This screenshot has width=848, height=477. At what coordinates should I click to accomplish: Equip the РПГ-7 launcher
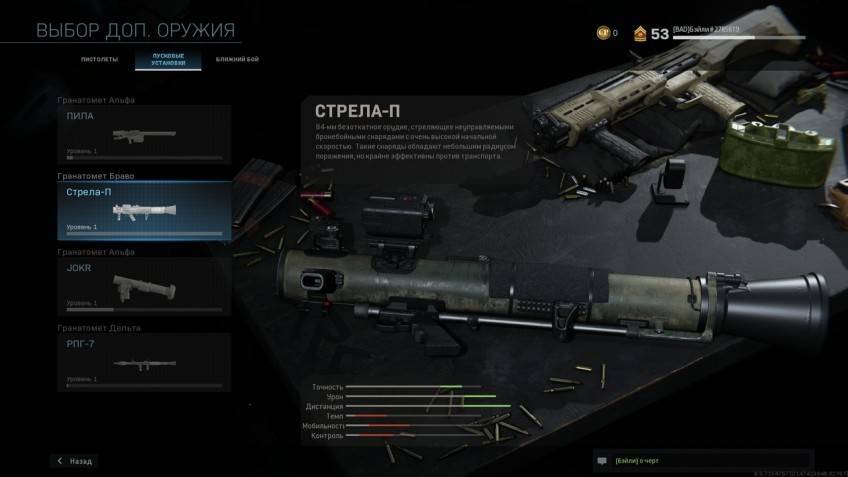coord(145,362)
